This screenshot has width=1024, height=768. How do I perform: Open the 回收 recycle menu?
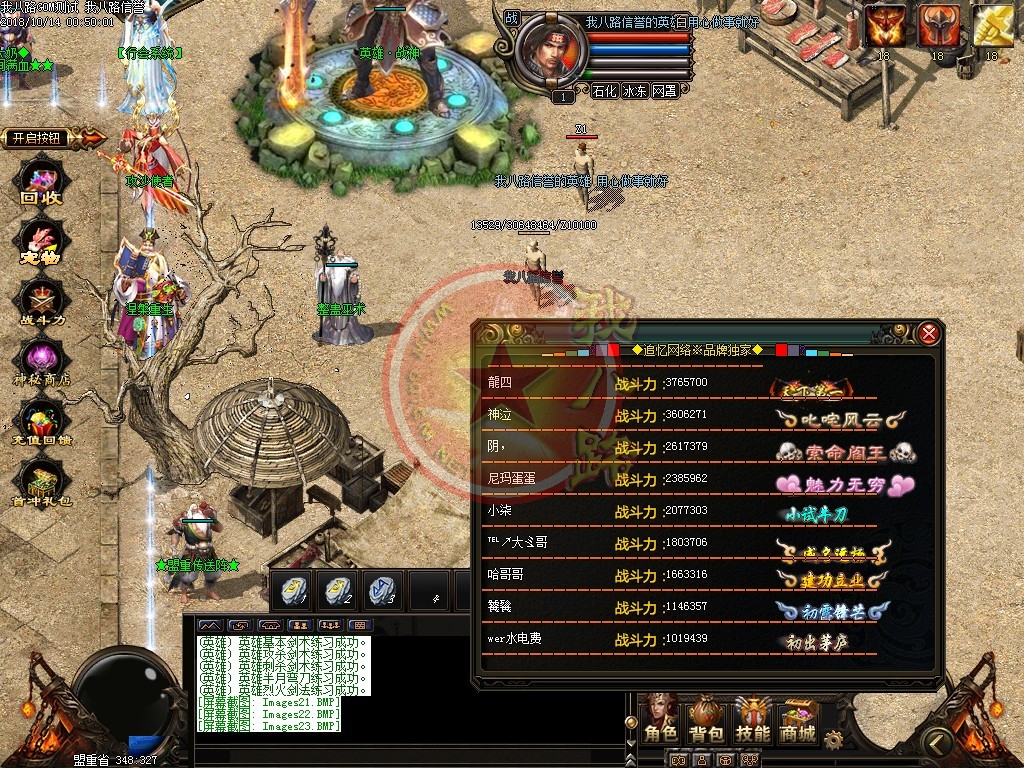pos(42,180)
